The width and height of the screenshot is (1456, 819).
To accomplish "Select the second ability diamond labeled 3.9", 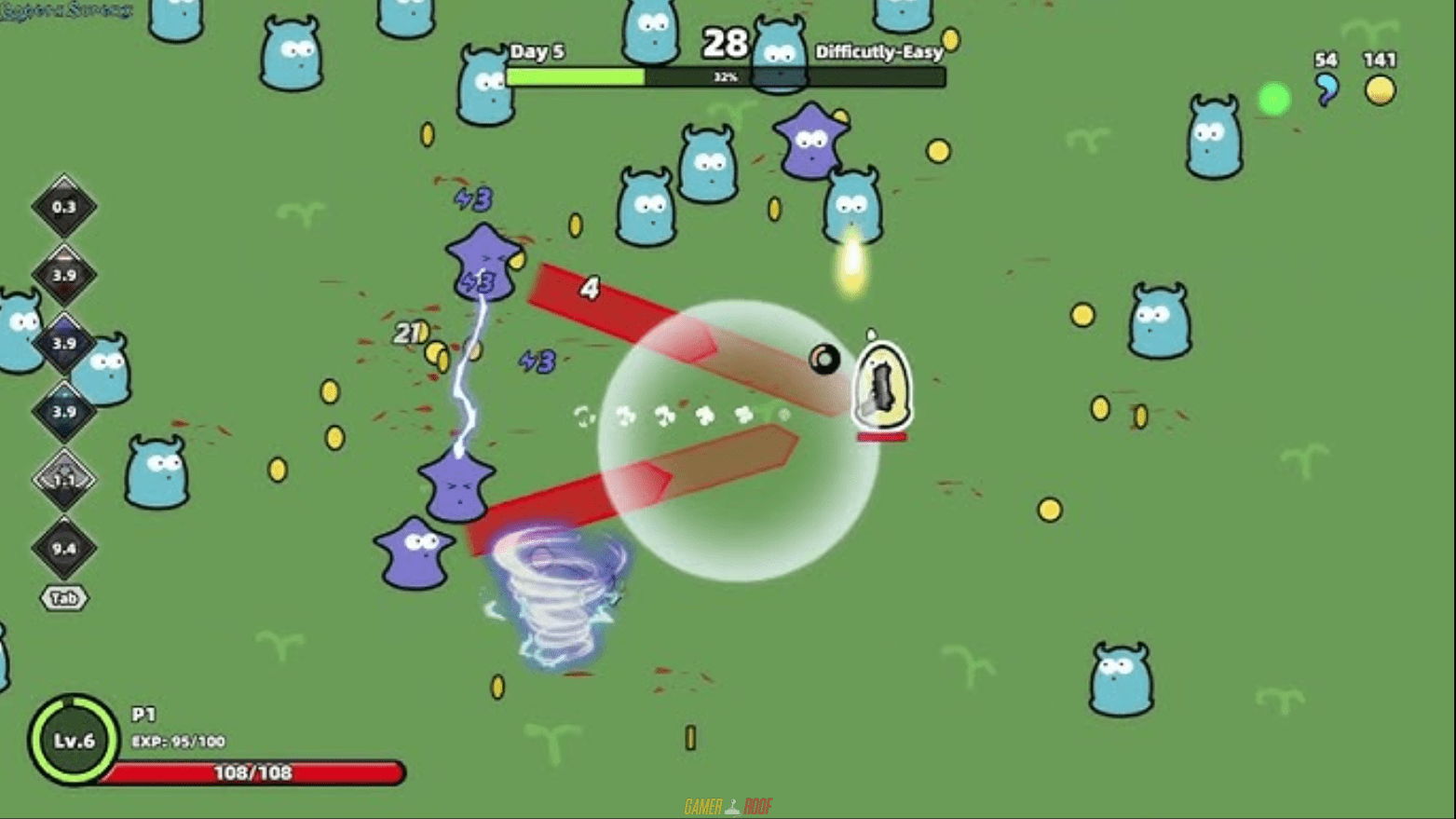I will 63,273.
